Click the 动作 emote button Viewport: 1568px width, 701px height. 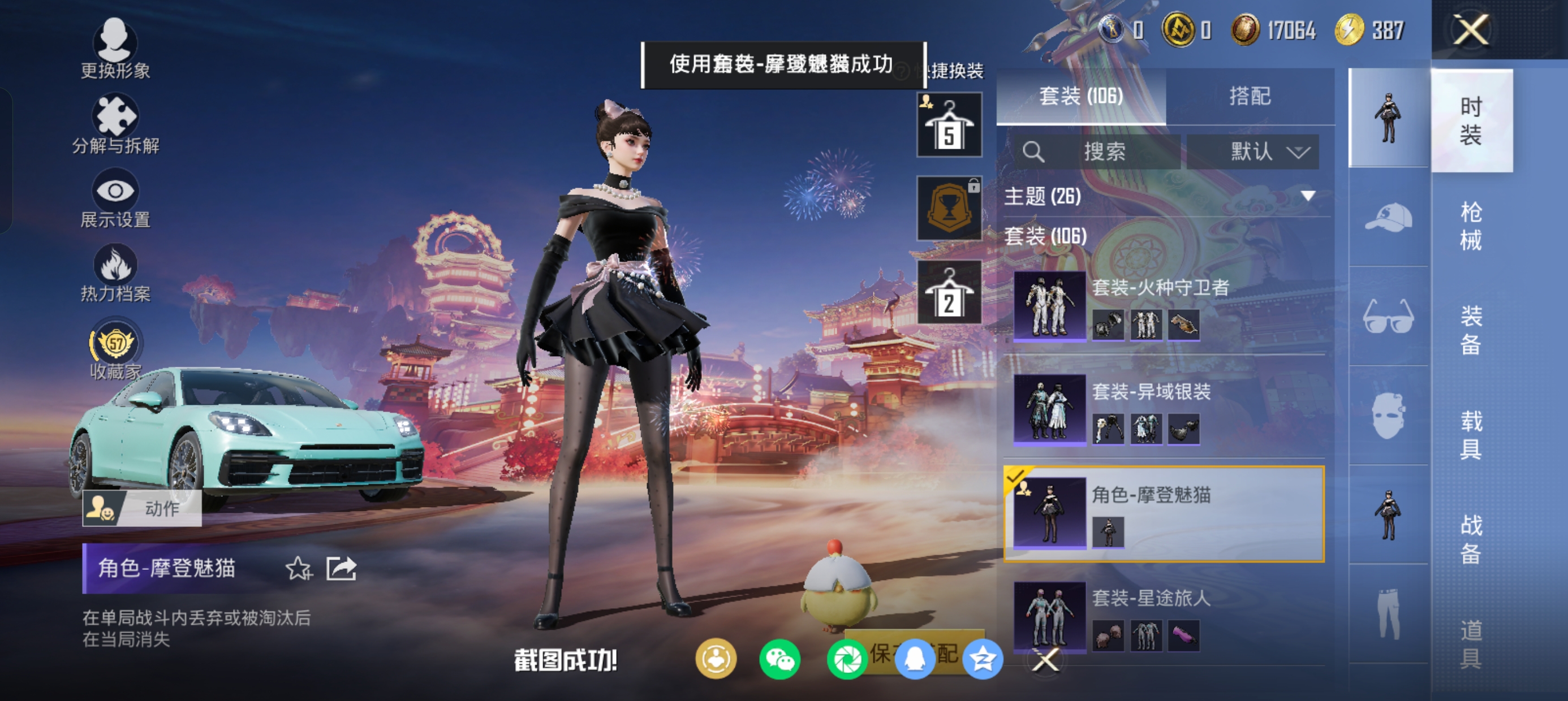pyautogui.click(x=142, y=508)
